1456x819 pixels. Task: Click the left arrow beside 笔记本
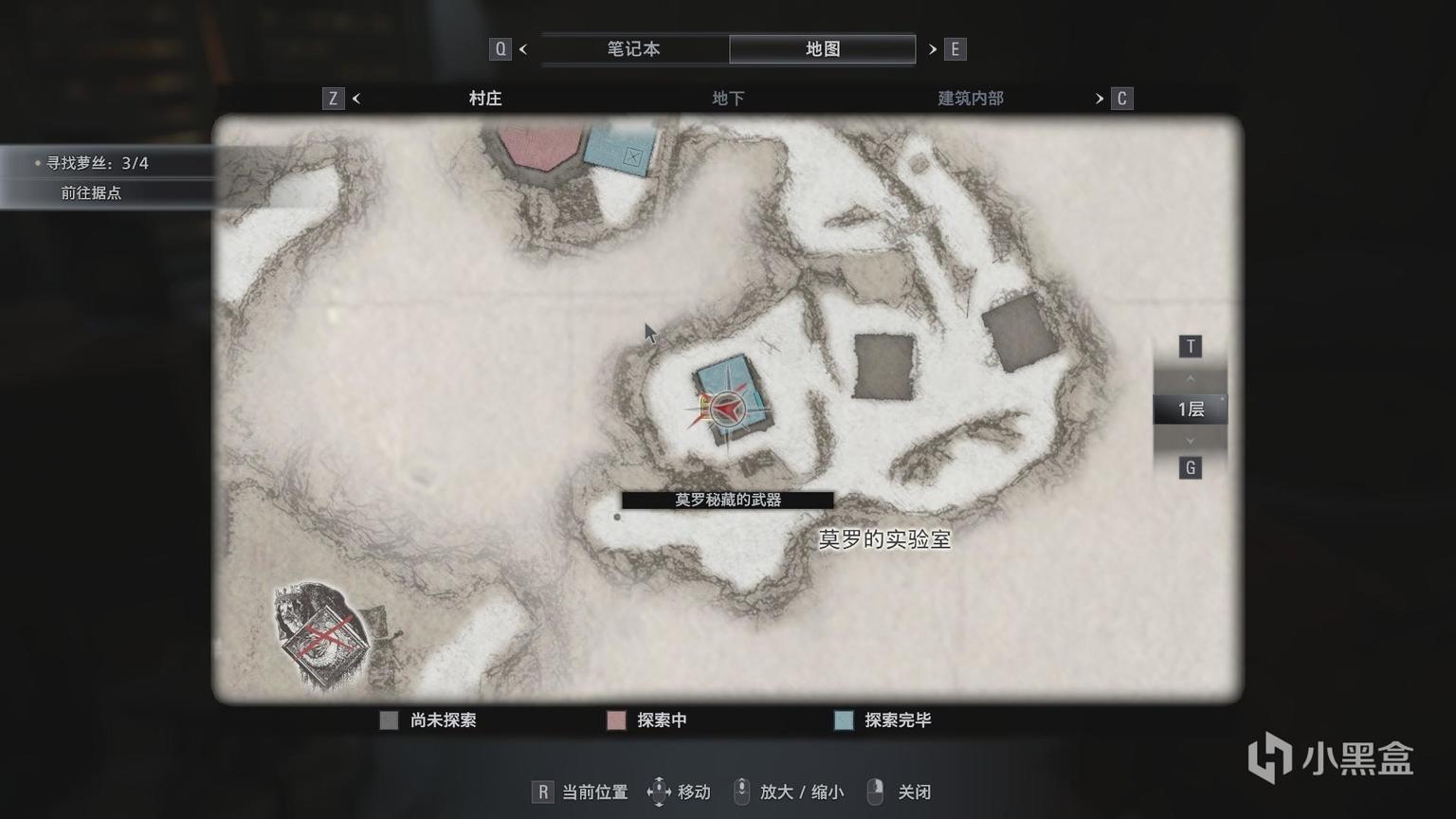click(523, 49)
